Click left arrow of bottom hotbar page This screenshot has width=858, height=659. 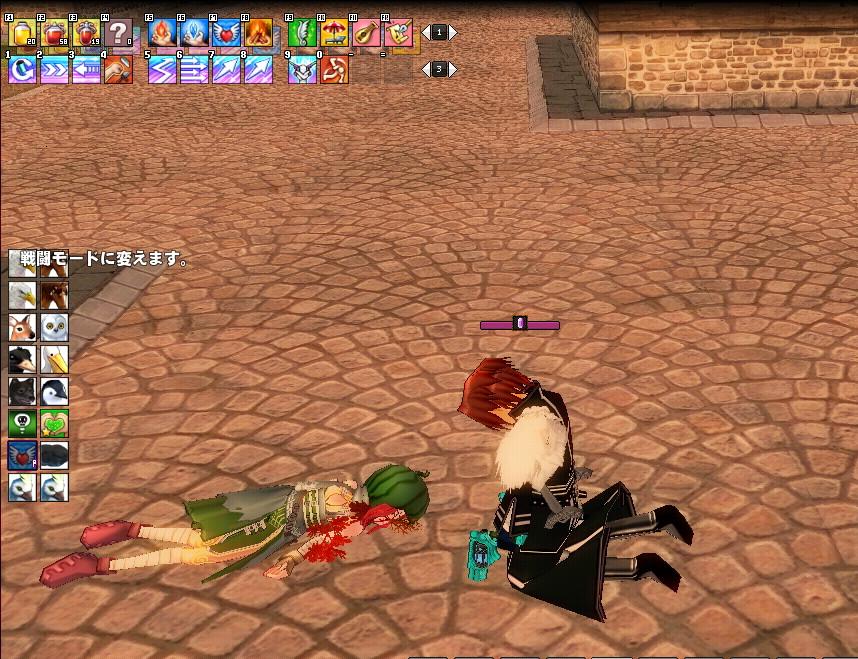[x=425, y=69]
